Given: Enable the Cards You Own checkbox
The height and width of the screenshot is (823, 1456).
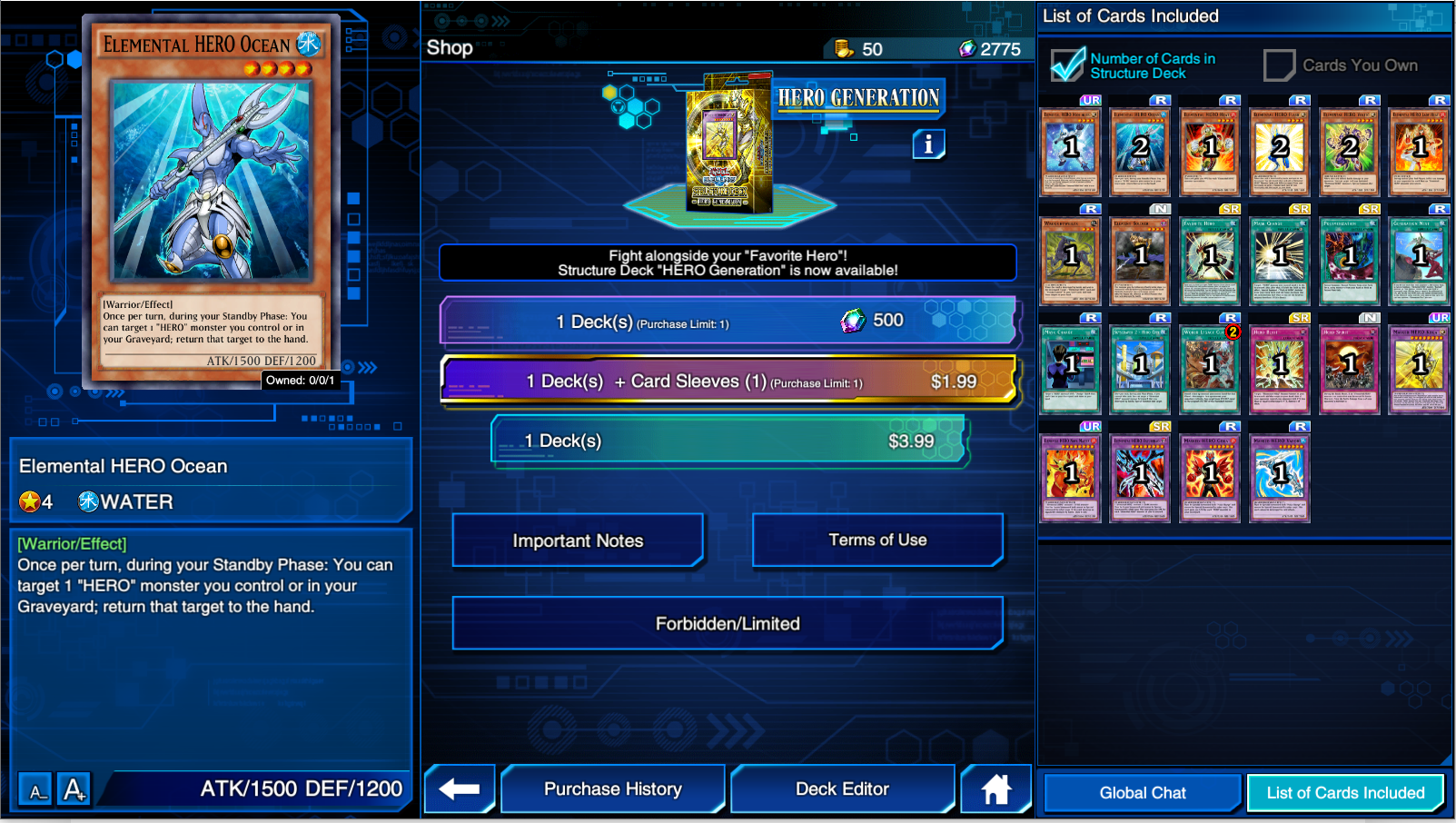Looking at the screenshot, I should tap(1279, 64).
